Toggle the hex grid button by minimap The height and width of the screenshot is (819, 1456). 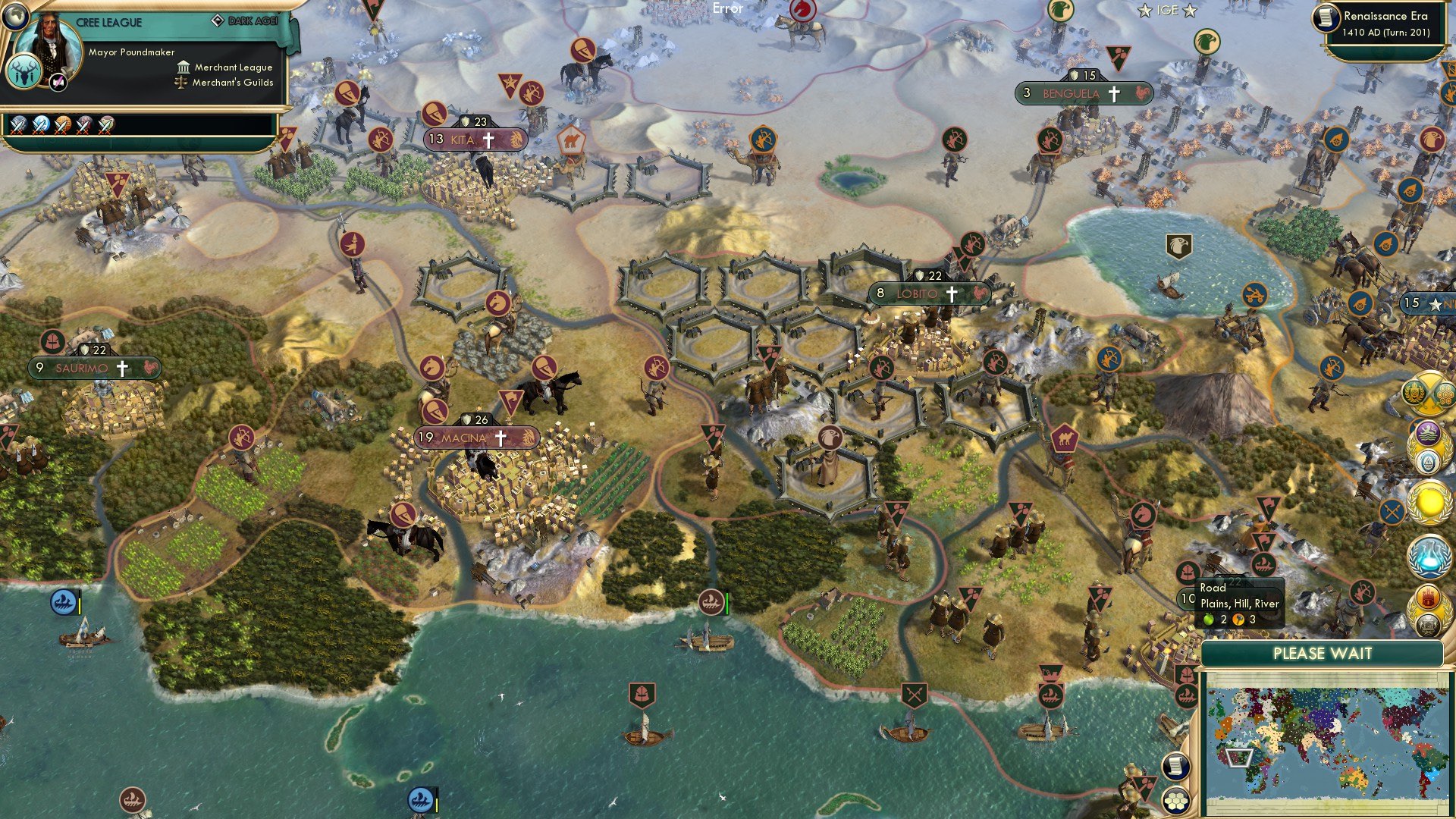click(1176, 801)
